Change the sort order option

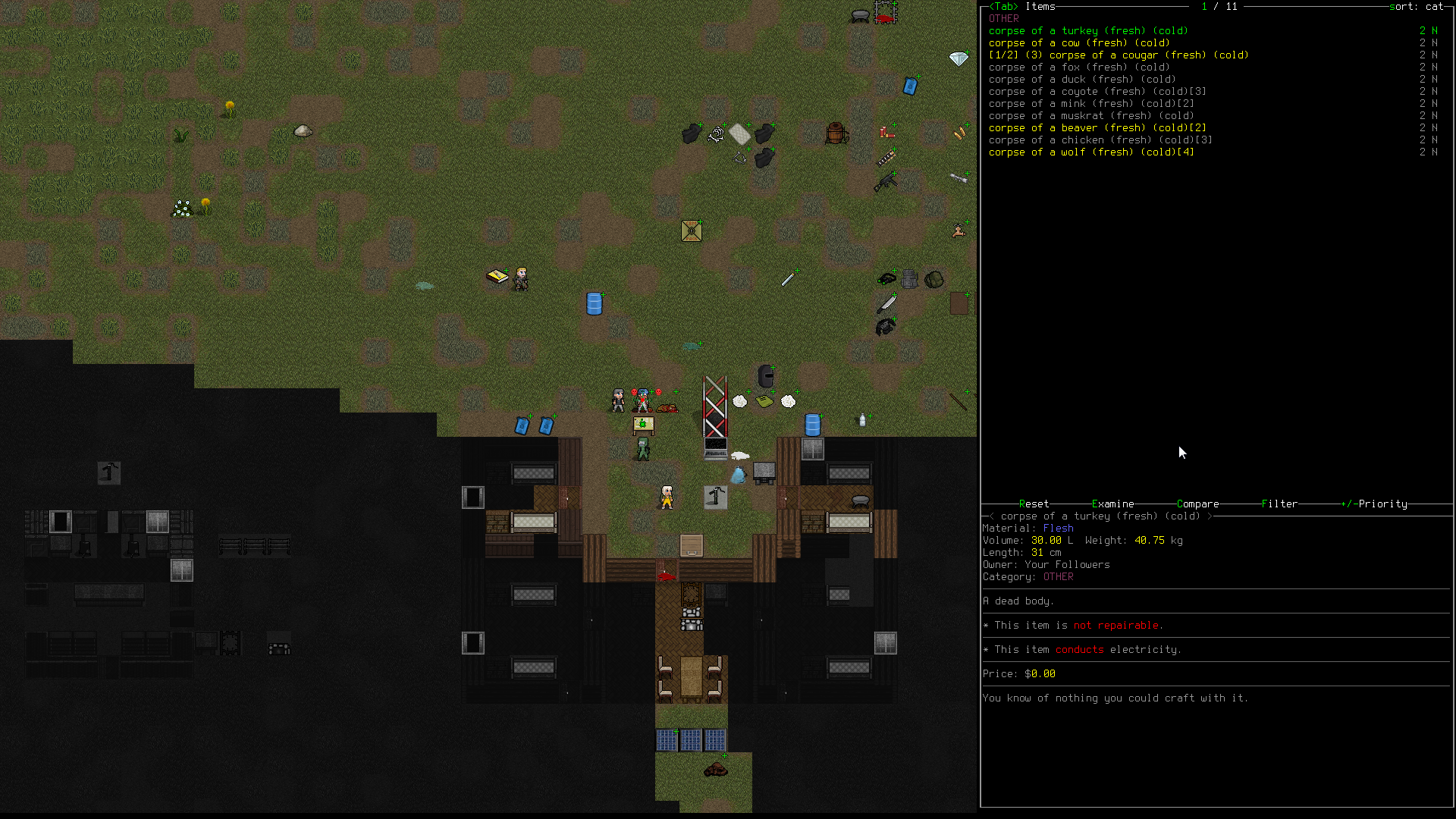point(1415,7)
